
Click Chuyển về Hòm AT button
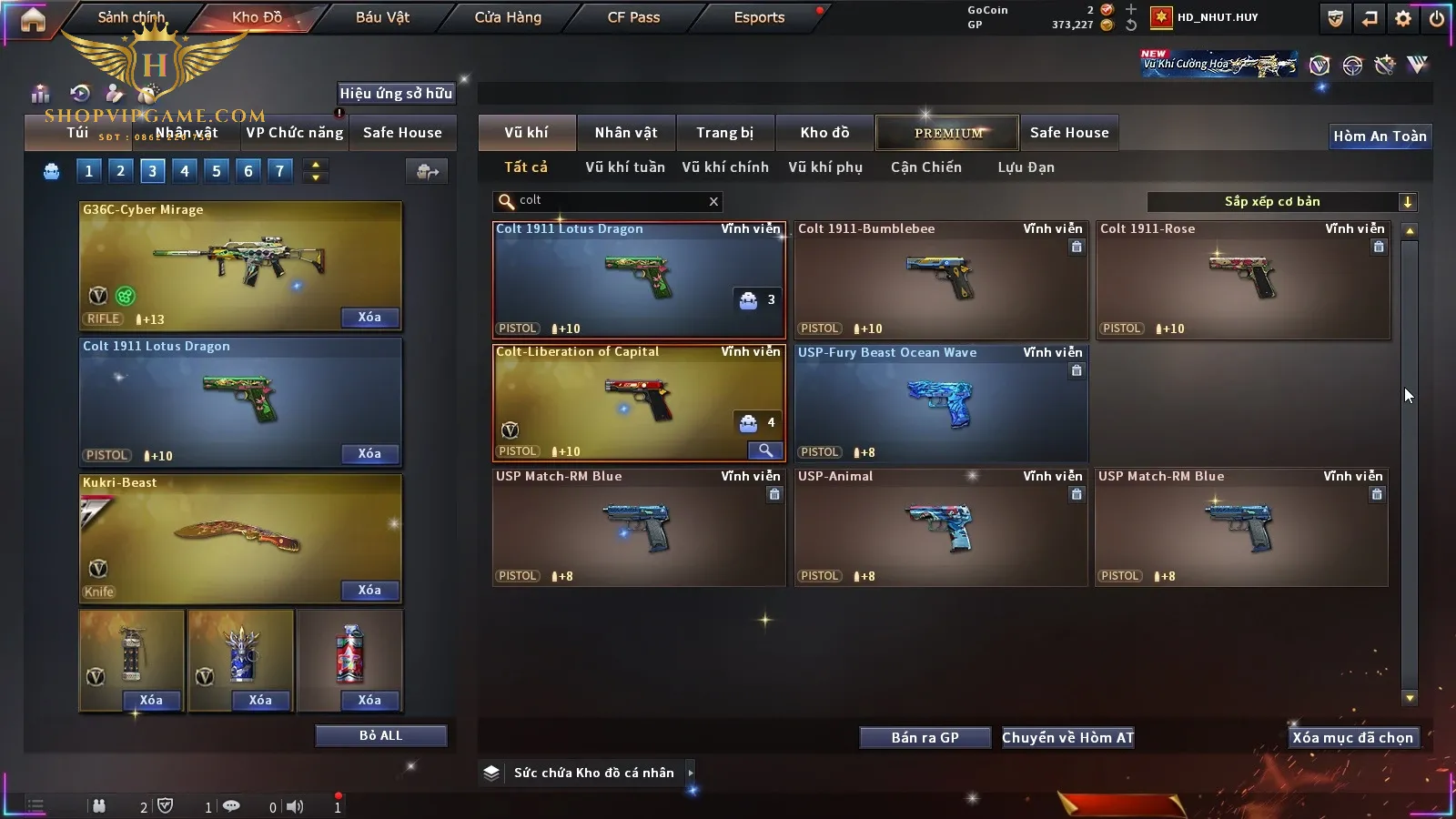(x=1067, y=738)
